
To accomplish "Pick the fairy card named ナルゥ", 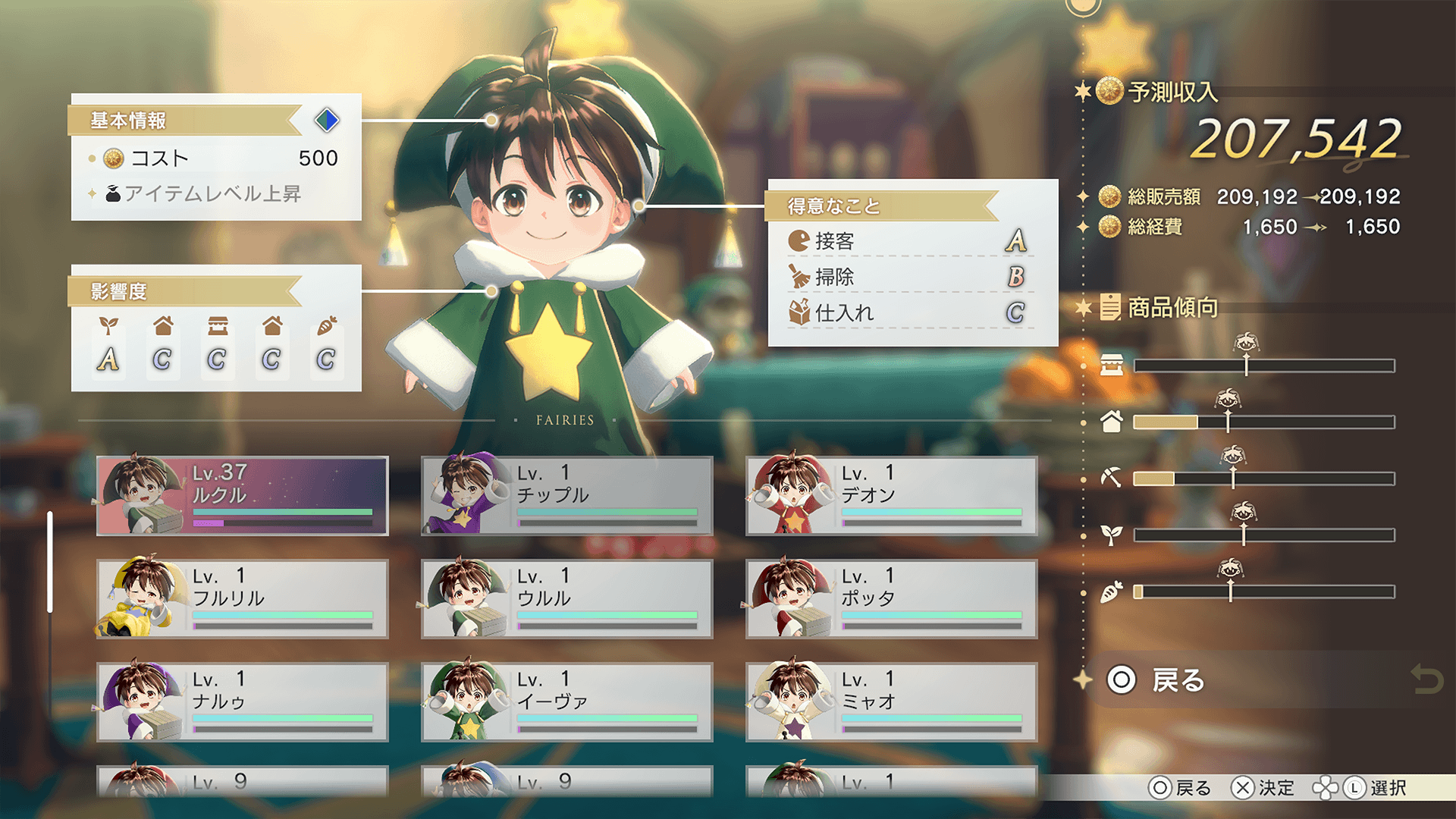I will click(243, 702).
